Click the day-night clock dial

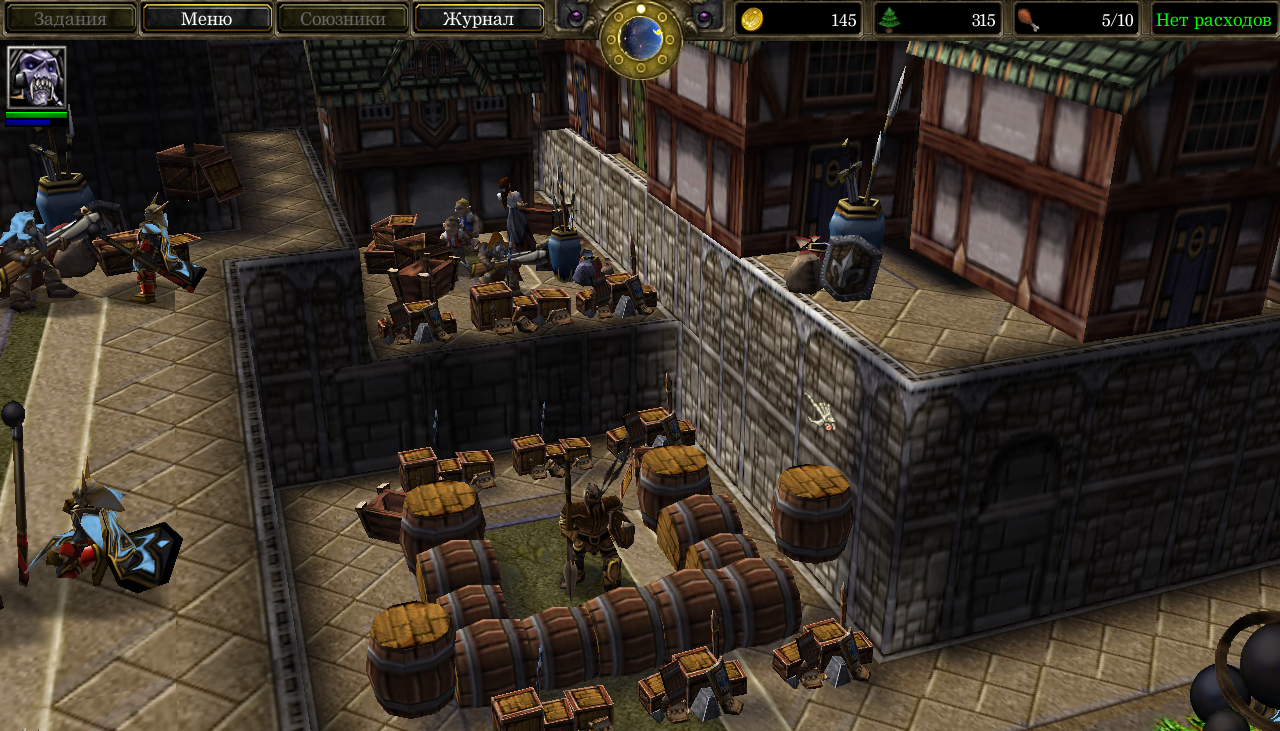coord(640,38)
